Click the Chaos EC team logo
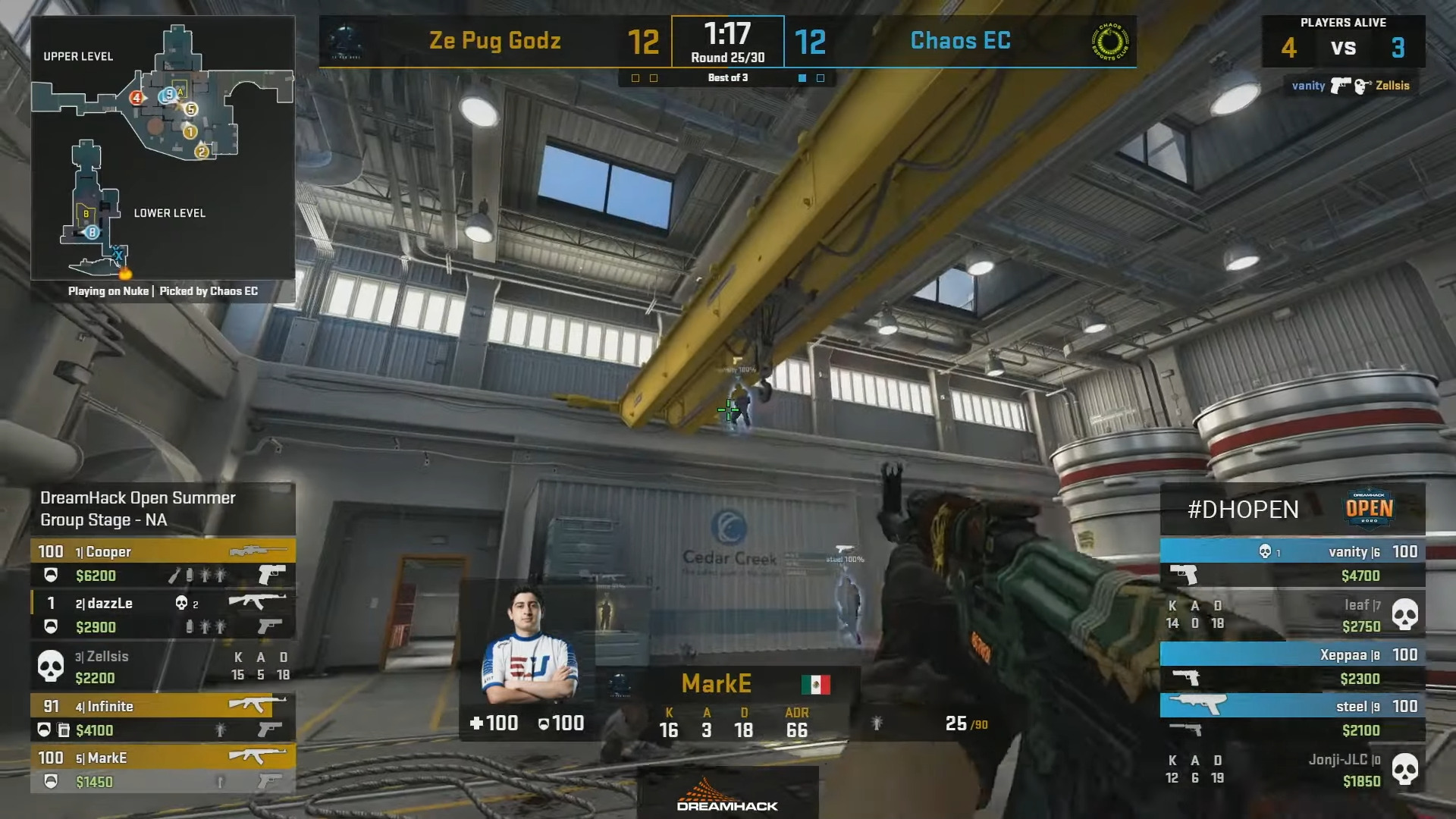The width and height of the screenshot is (1456, 819). point(1109,42)
